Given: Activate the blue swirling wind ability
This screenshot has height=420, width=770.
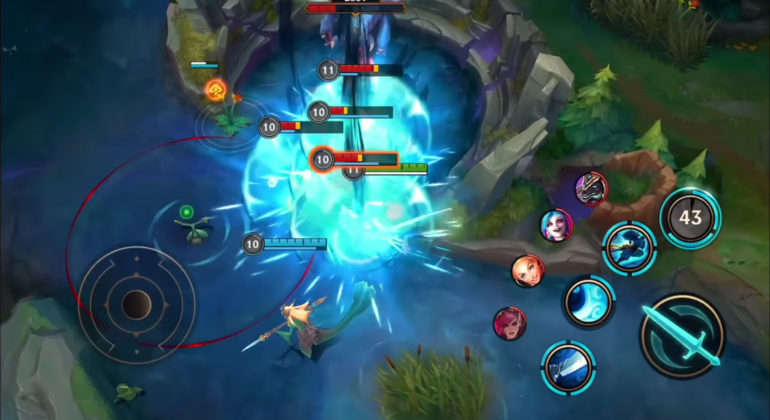Looking at the screenshot, I should (x=587, y=302).
